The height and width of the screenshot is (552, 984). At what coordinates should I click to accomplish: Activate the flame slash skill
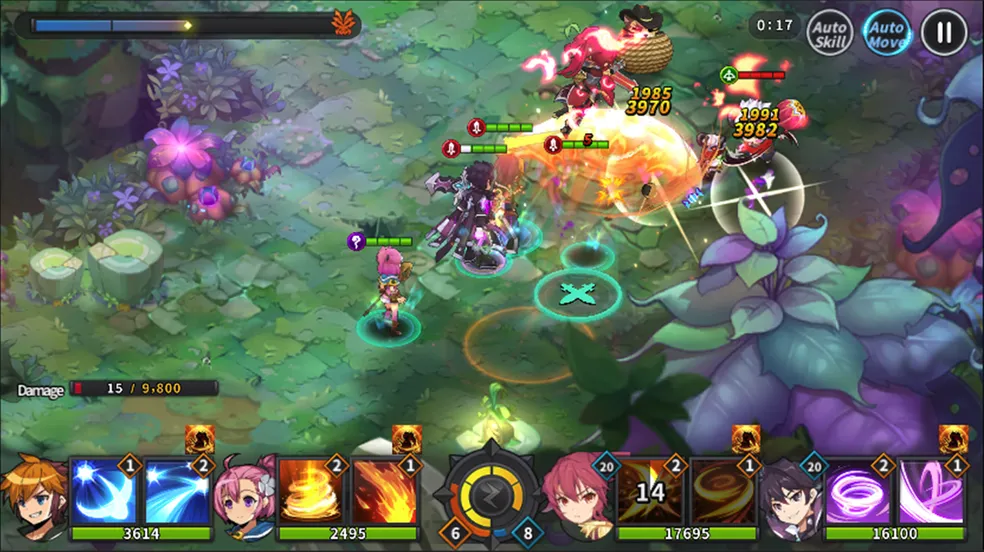pyautogui.click(x=385, y=491)
